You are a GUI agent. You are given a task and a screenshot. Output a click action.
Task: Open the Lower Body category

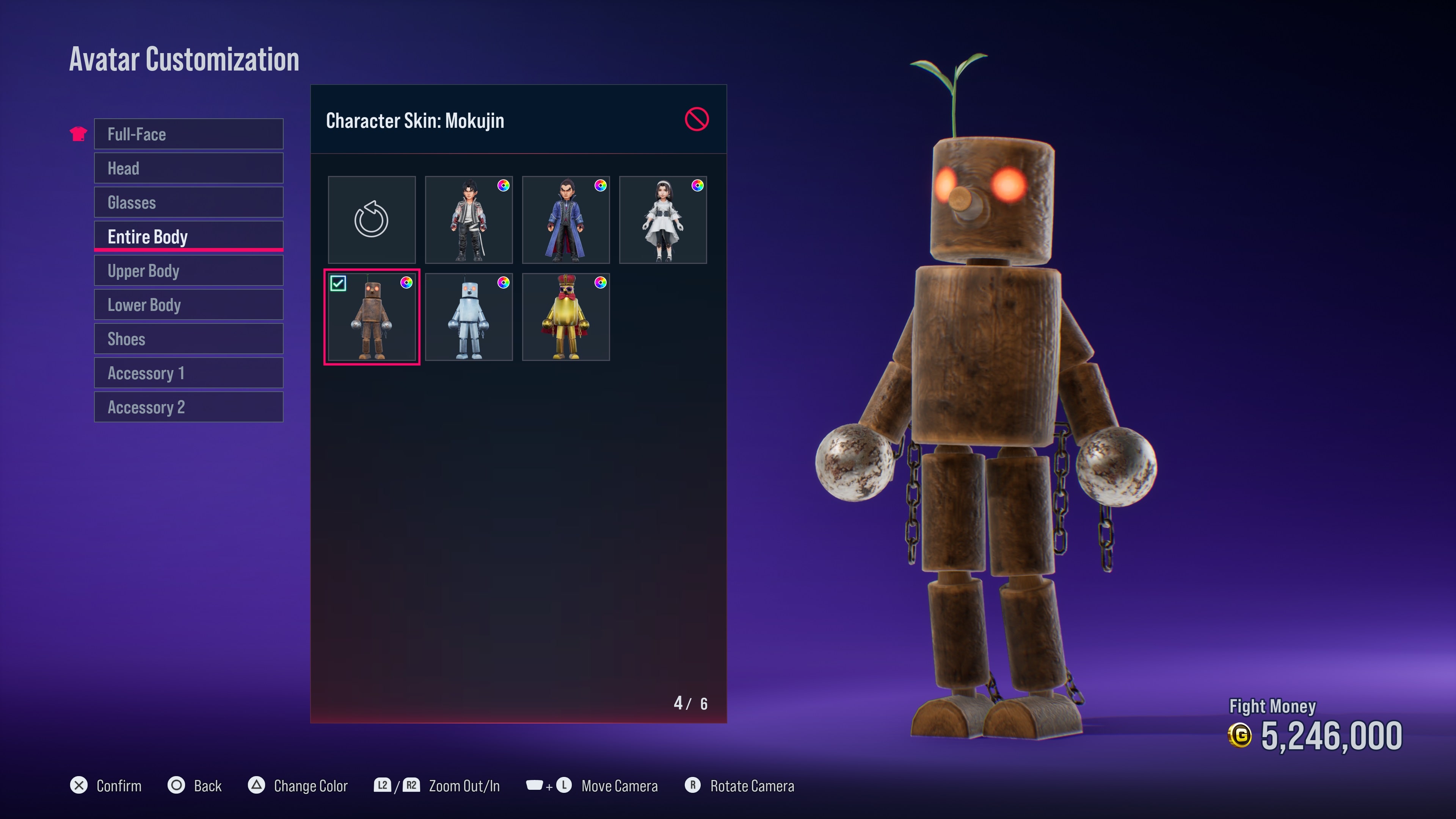(188, 304)
